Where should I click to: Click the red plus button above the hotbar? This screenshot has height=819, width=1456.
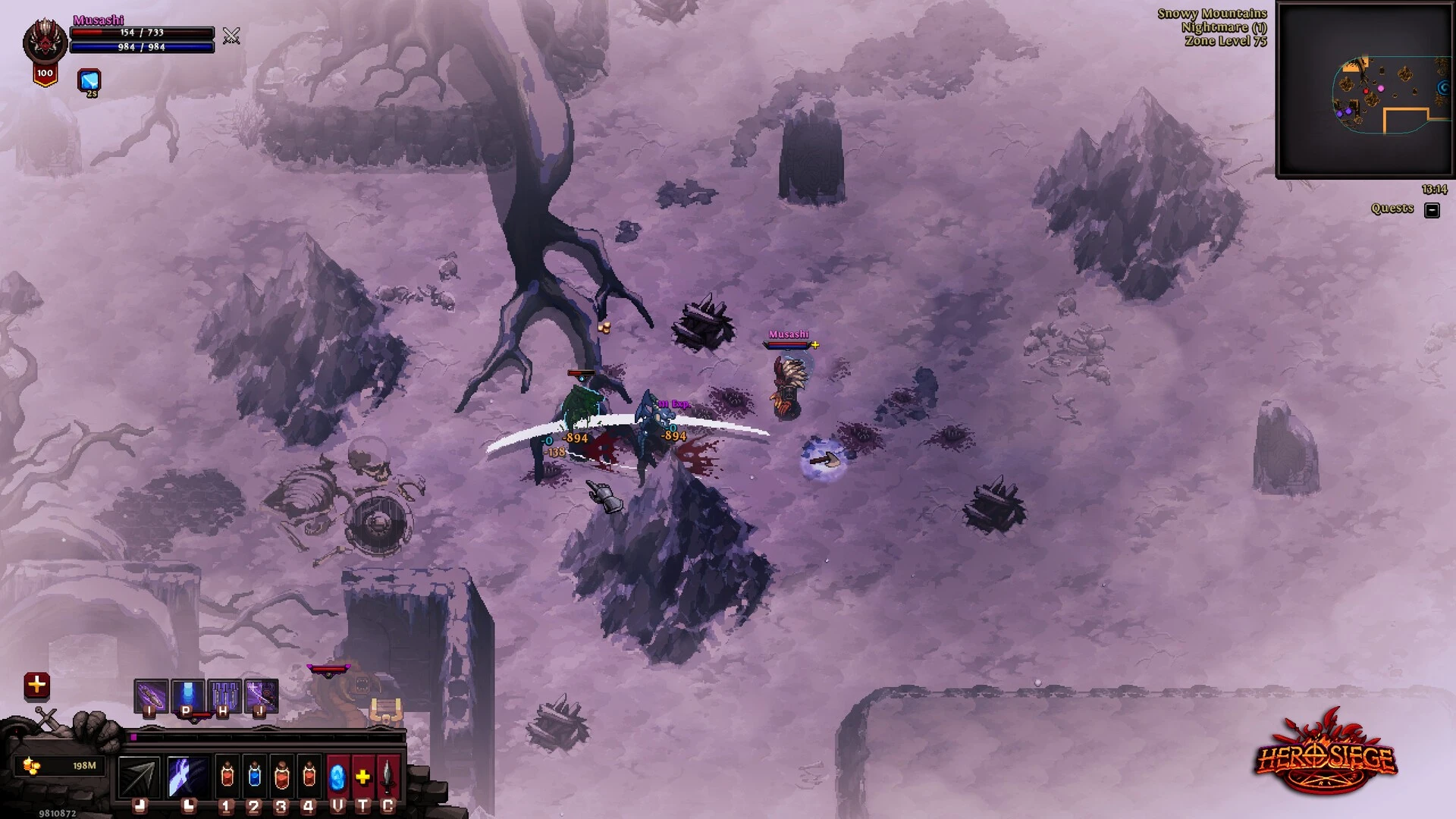[36, 686]
